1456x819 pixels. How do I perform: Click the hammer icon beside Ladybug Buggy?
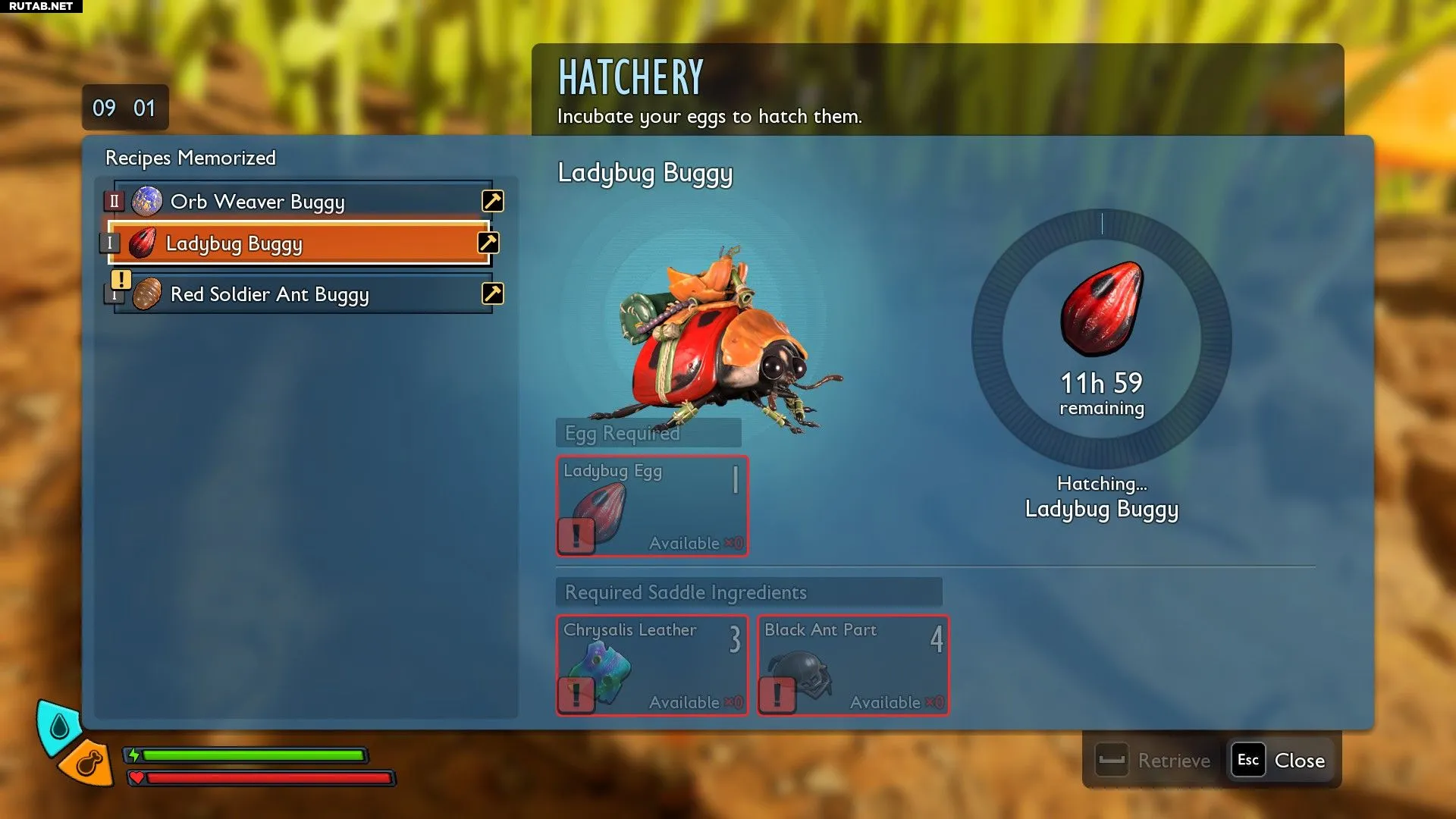click(x=488, y=243)
